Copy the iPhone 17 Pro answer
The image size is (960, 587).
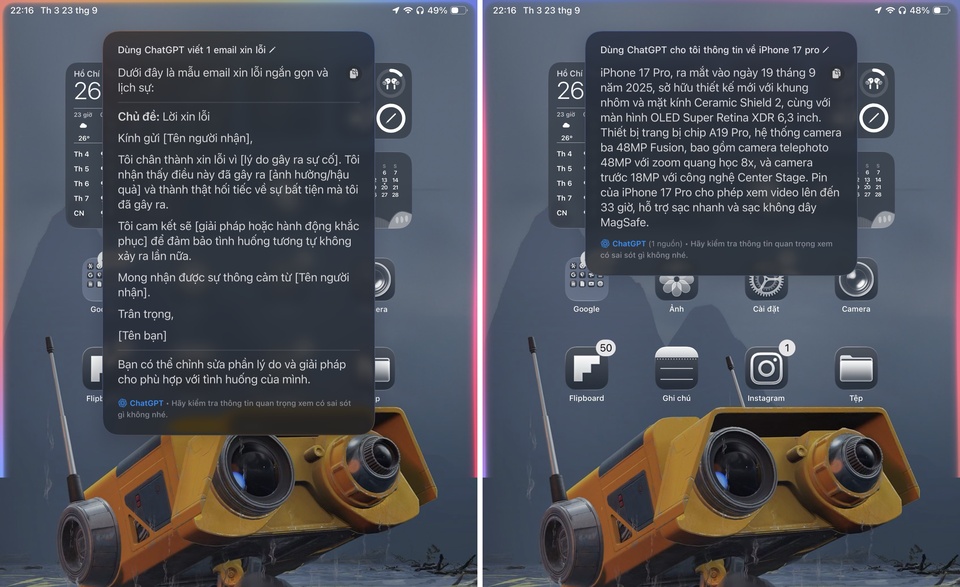click(837, 74)
